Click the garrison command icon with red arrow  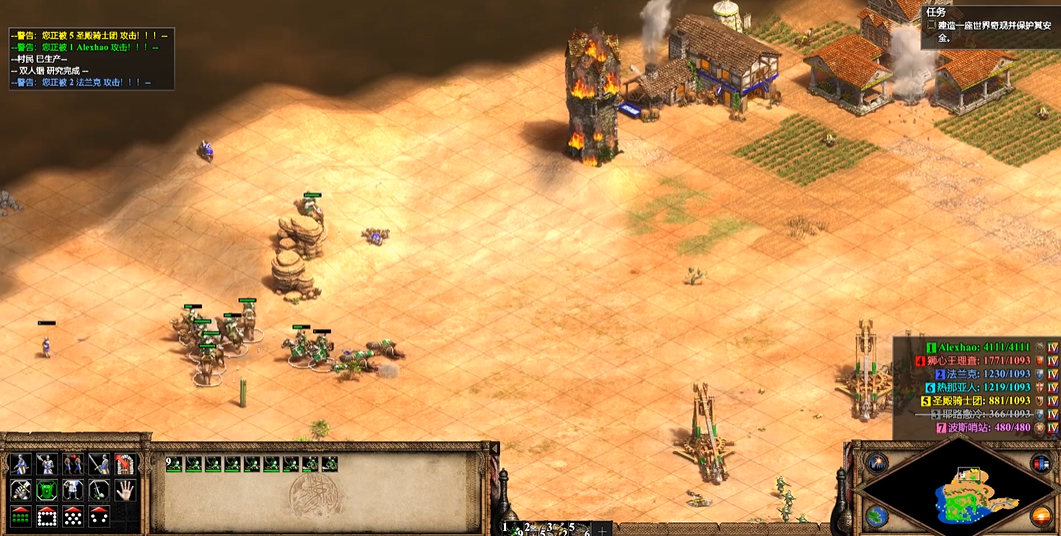[124, 464]
